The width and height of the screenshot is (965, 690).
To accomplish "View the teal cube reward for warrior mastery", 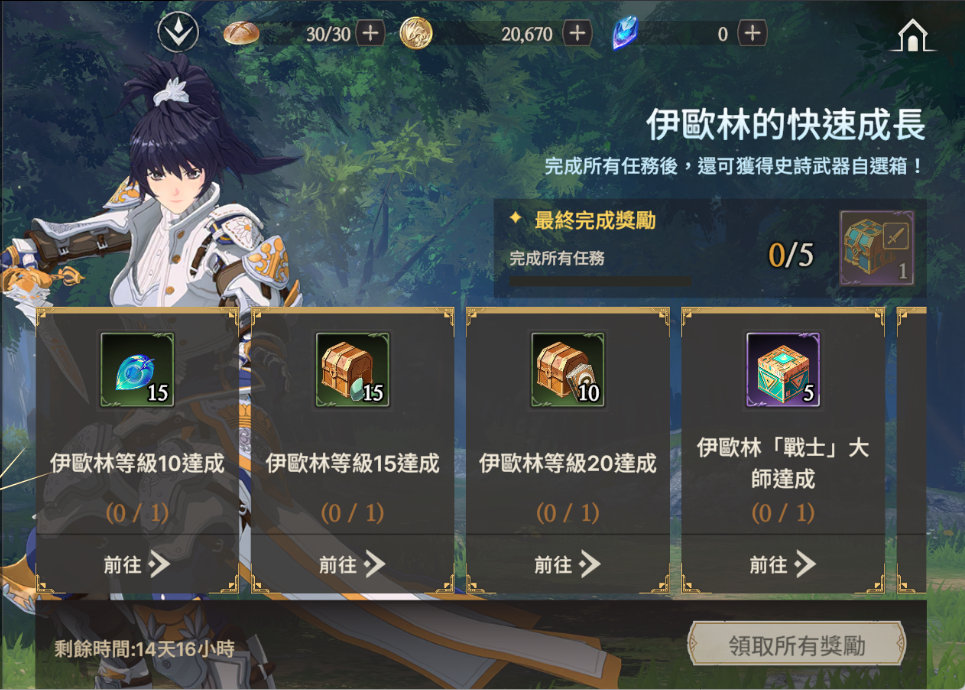I will click(783, 370).
